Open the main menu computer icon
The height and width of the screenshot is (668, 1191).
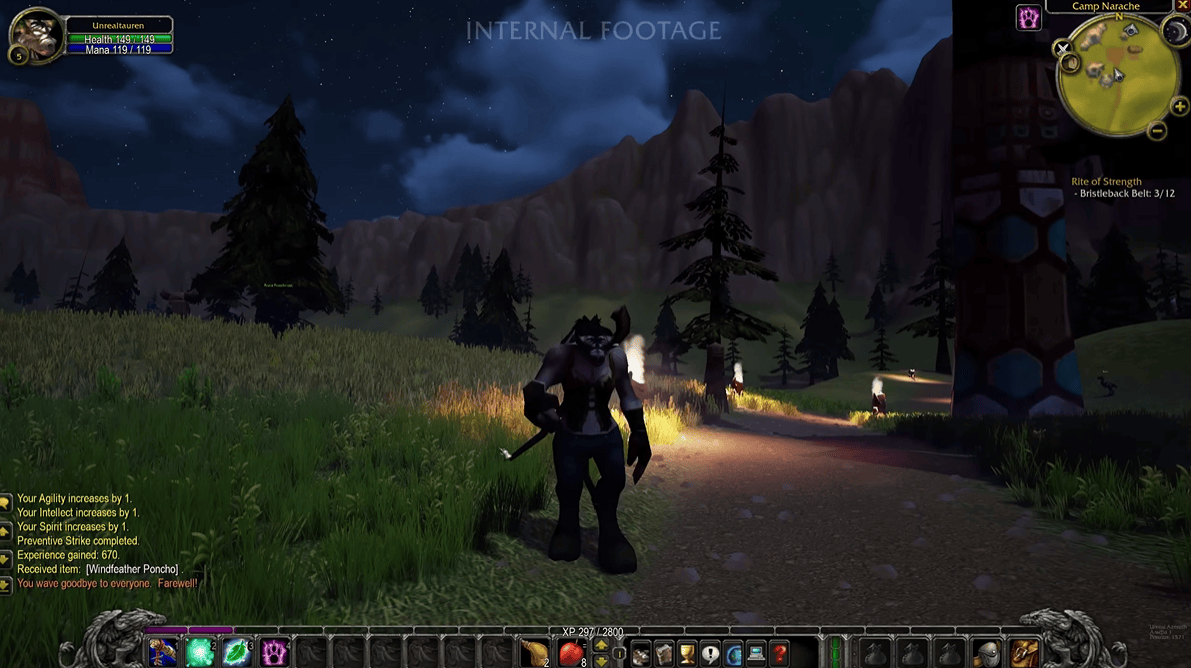(756, 654)
